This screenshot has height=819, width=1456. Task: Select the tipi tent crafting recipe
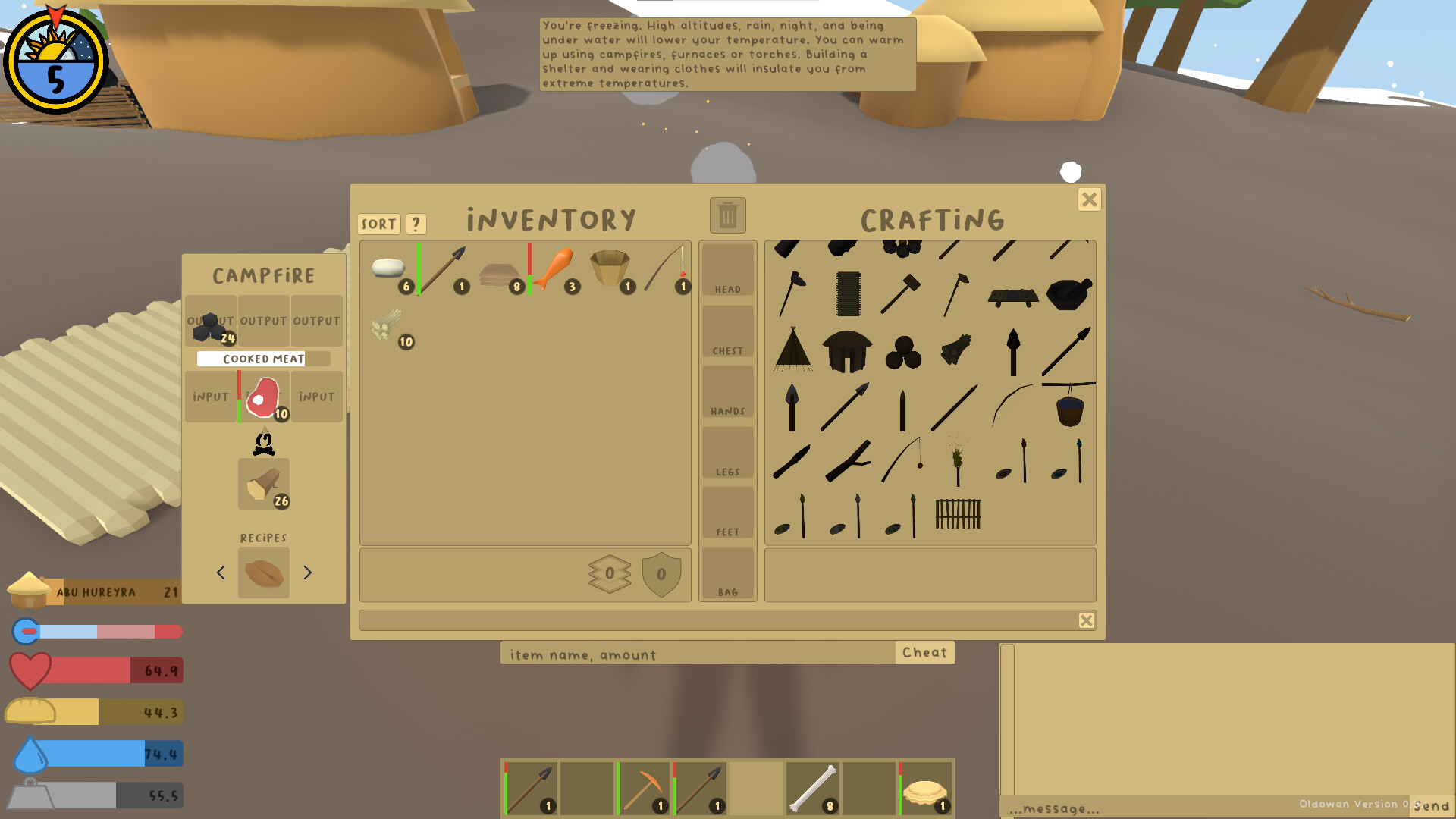(x=794, y=350)
